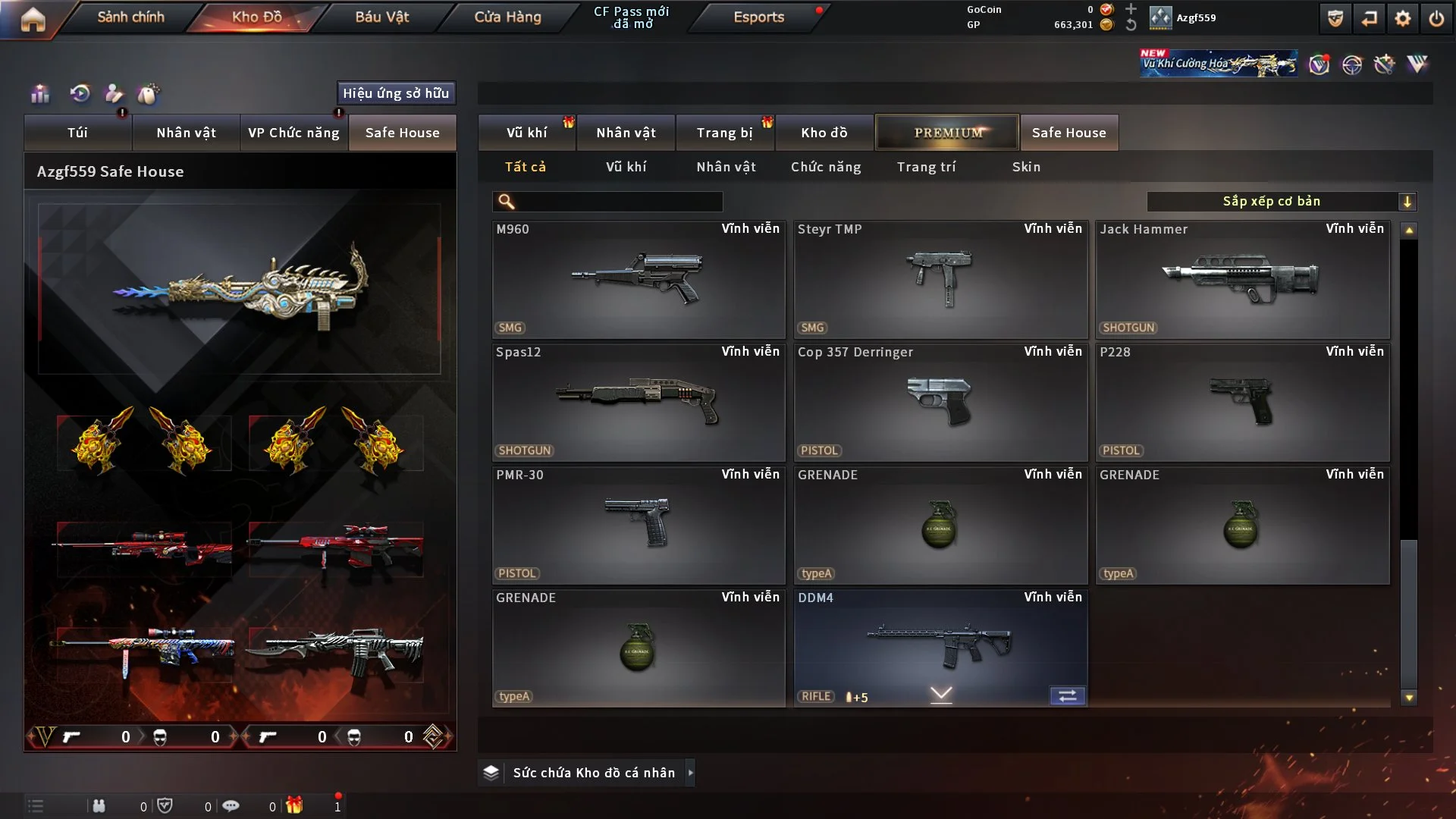Open Cửa Hàng shop

507,17
